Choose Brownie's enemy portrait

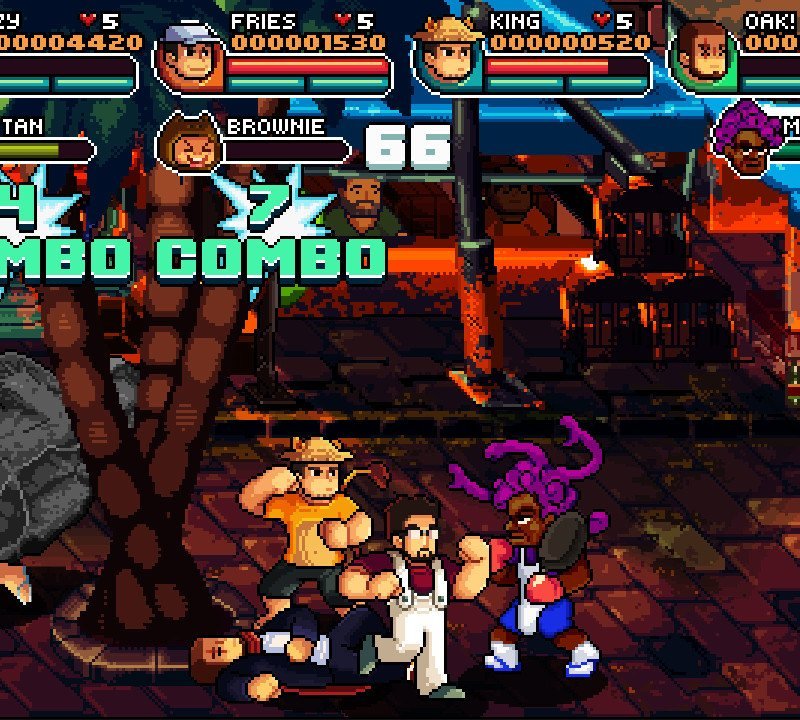(x=187, y=143)
